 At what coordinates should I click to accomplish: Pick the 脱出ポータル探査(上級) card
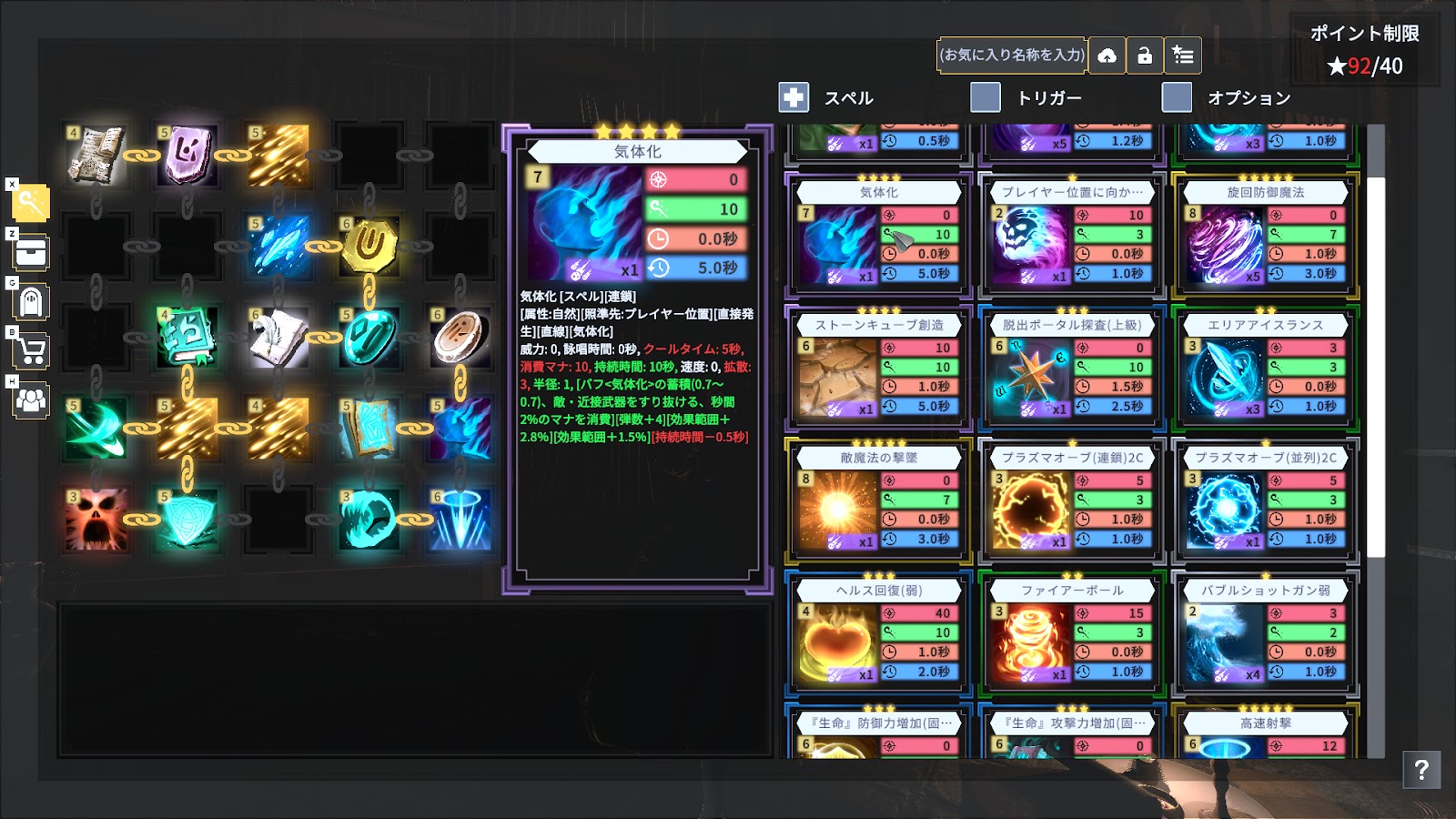click(1072, 368)
